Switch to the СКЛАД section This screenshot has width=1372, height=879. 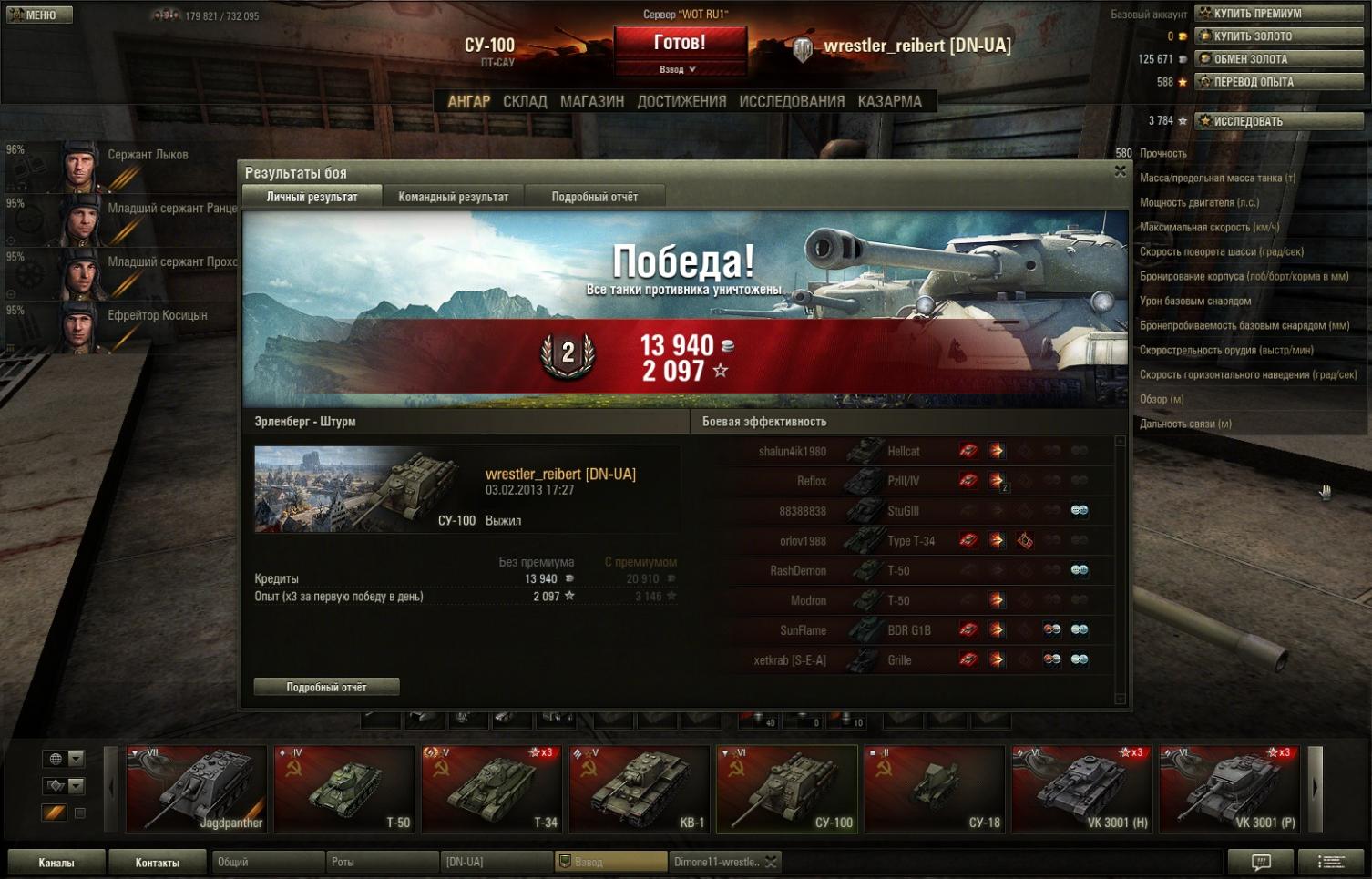point(525,101)
